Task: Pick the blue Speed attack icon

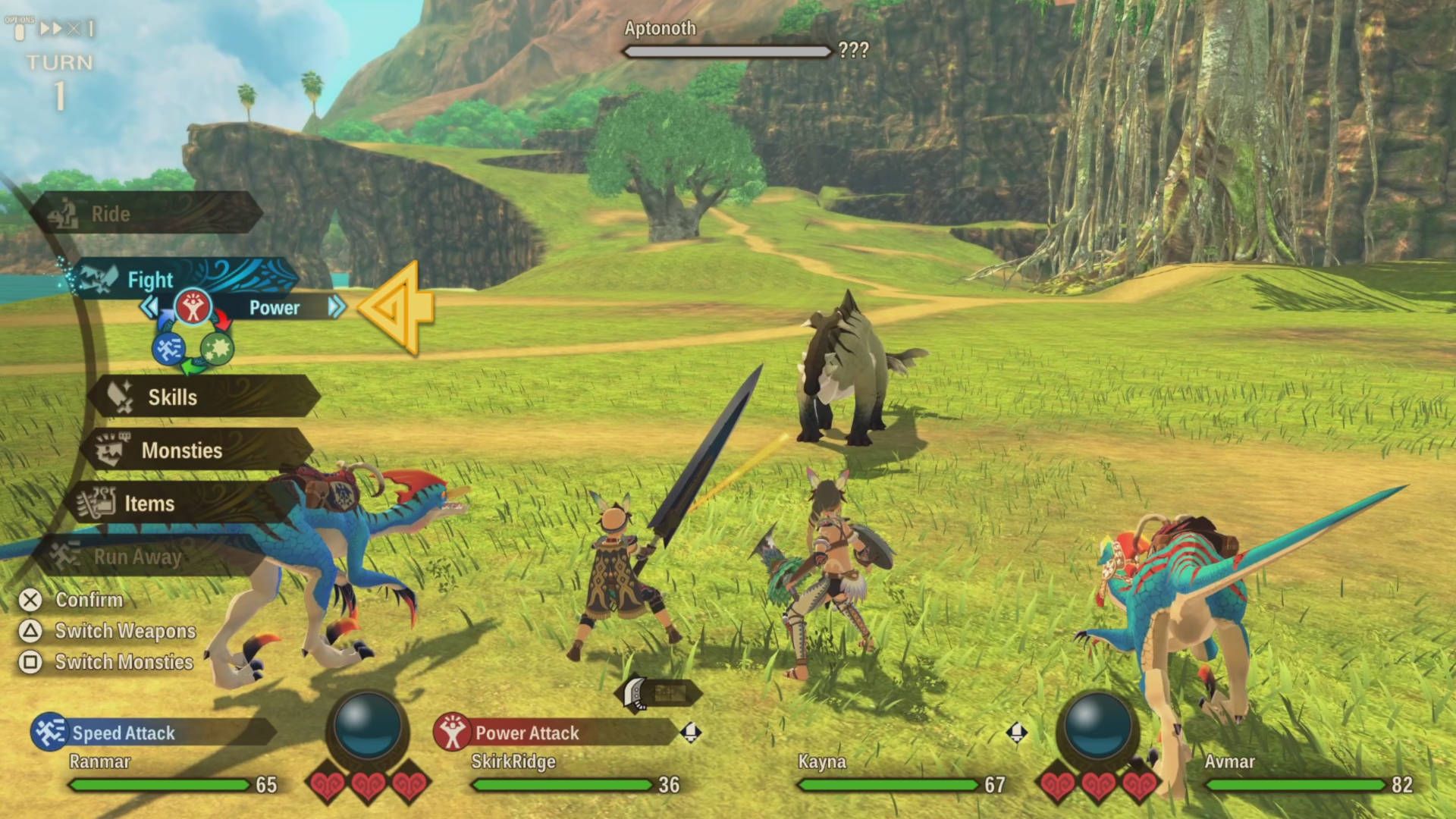Action: [x=168, y=349]
